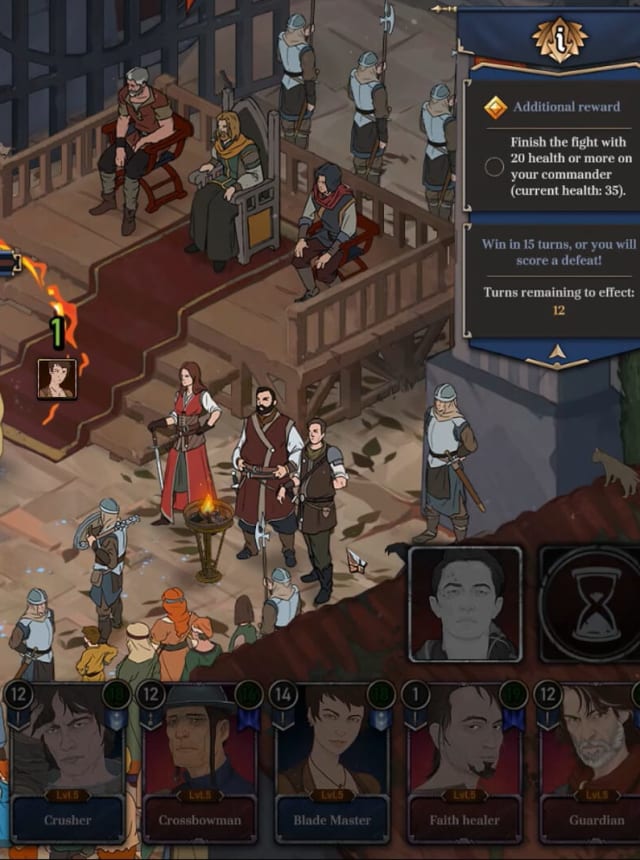Click the commander portrait above the cards
This screenshot has height=860, width=640.
click(x=465, y=604)
